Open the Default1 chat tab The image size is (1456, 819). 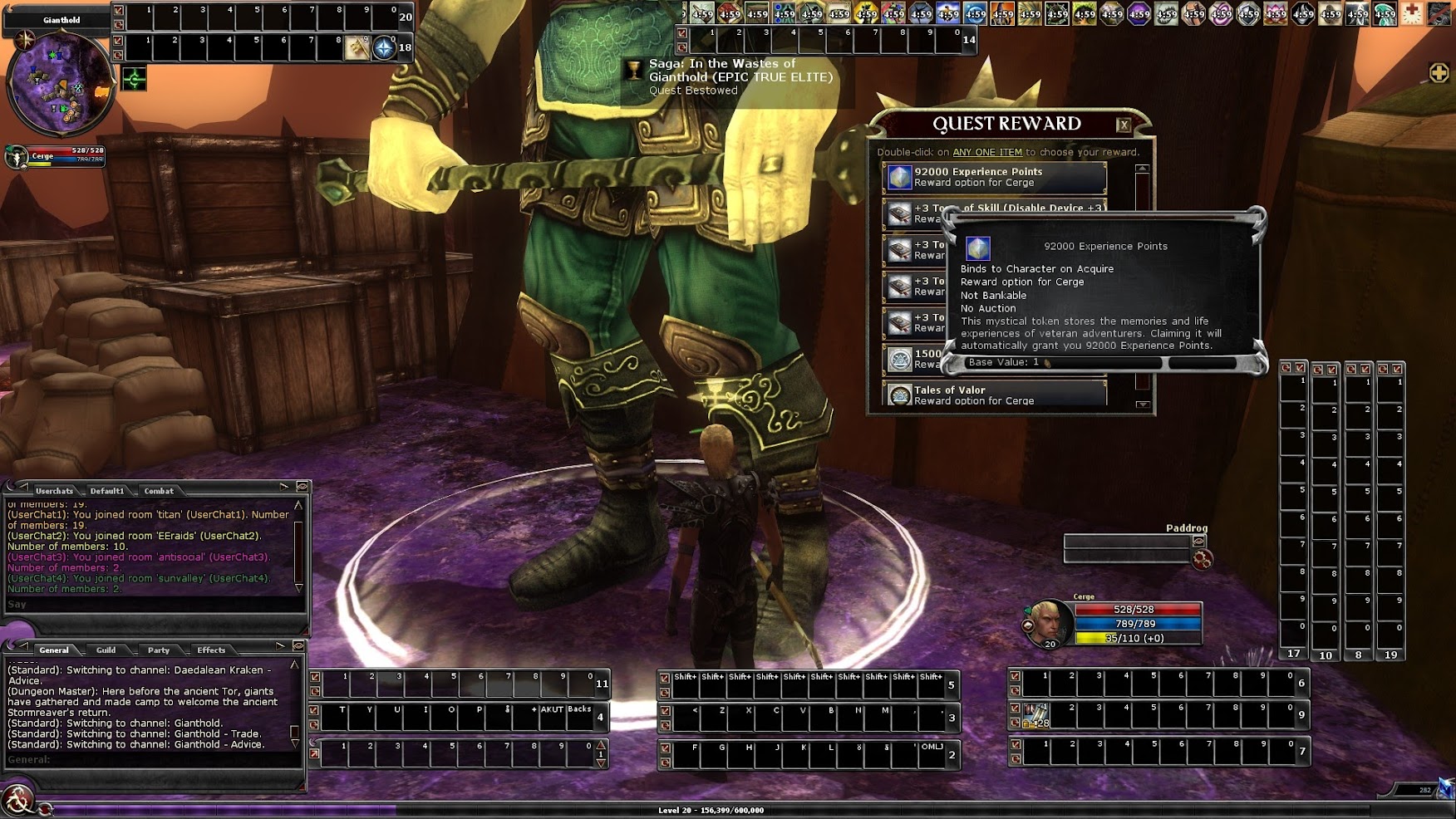coord(107,491)
